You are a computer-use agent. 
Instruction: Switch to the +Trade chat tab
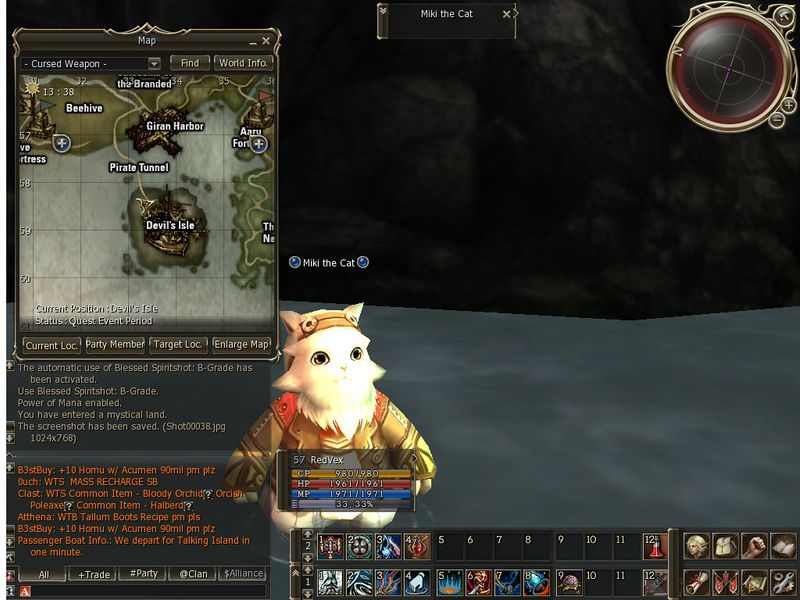pyautogui.click(x=96, y=575)
